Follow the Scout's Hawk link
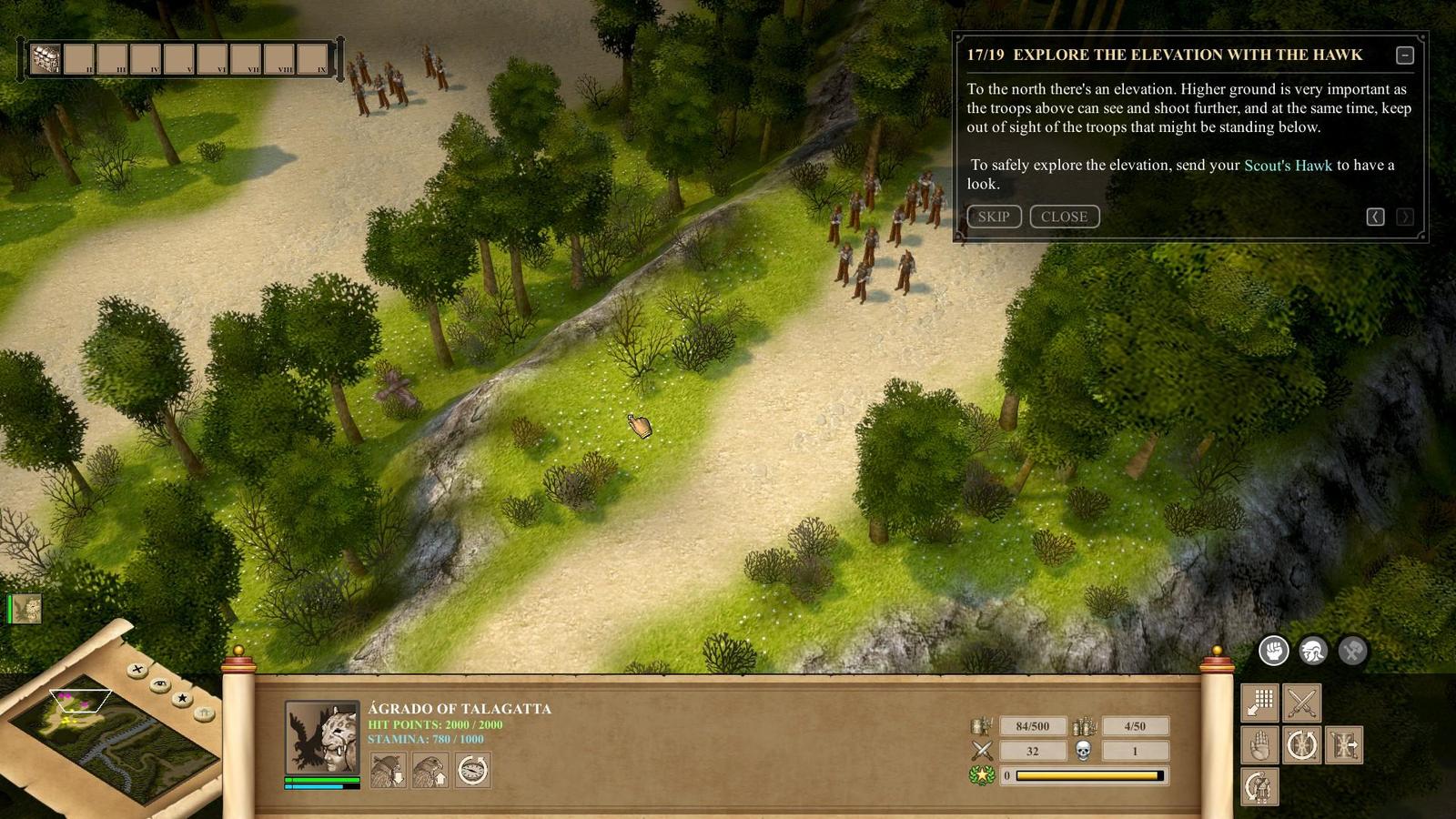 (1287, 165)
